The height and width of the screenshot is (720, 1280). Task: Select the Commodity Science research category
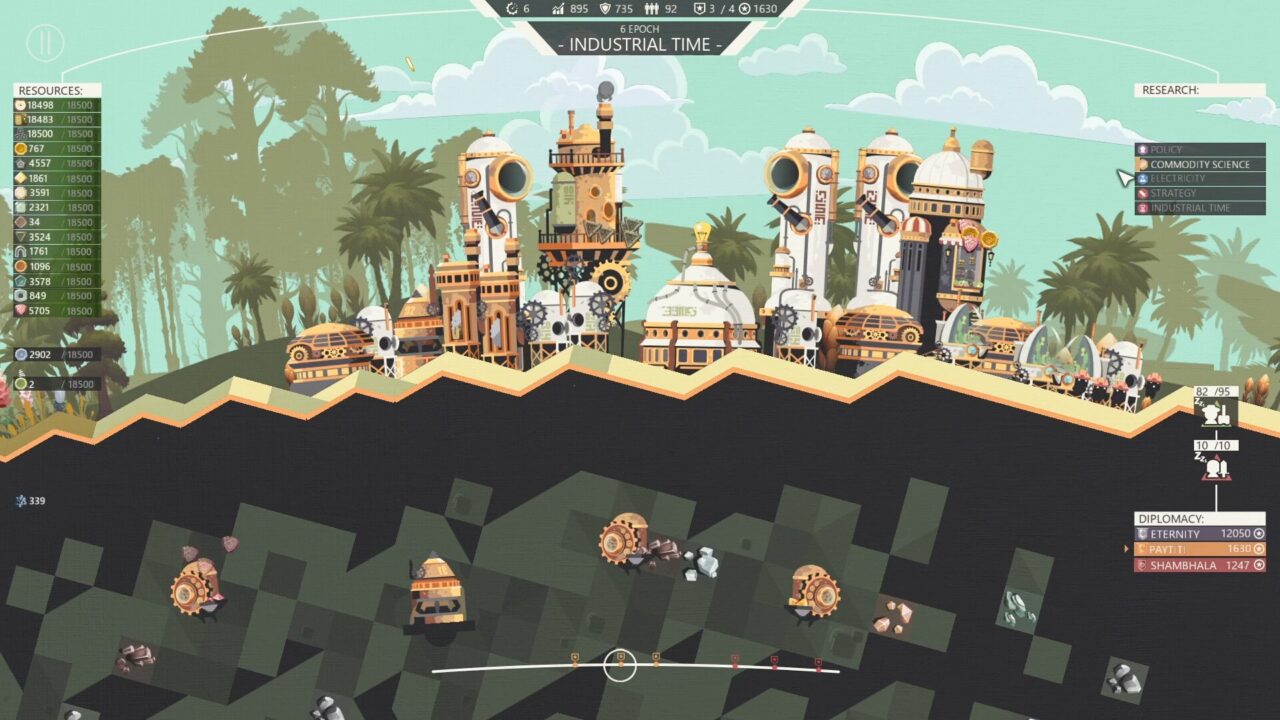click(x=1200, y=163)
